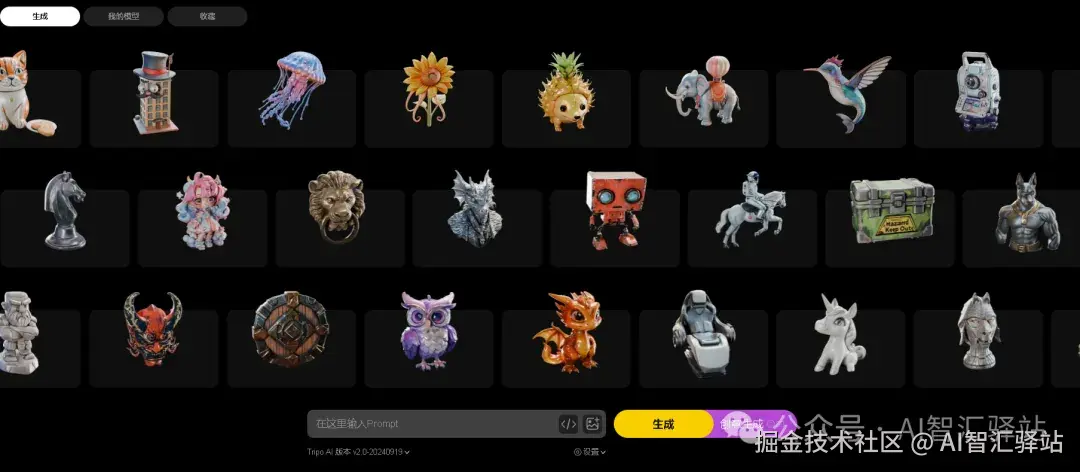
Task: Switch to the 生成 tab
Action: pyautogui.click(x=40, y=16)
